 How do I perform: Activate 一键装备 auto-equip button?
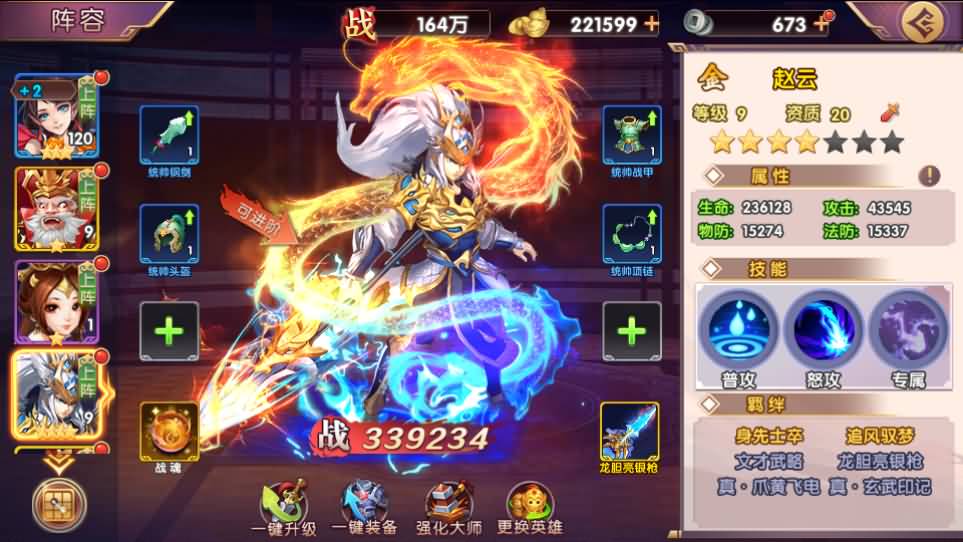coord(366,504)
